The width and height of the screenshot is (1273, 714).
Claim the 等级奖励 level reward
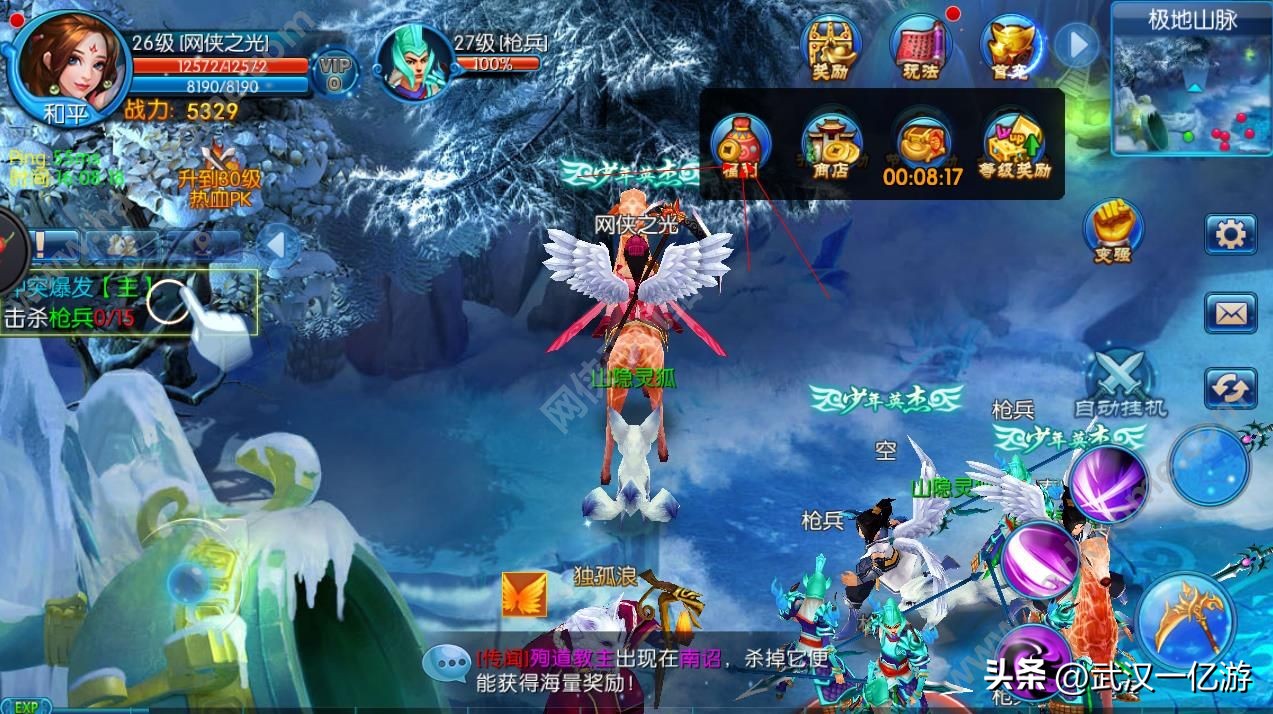click(x=1016, y=147)
